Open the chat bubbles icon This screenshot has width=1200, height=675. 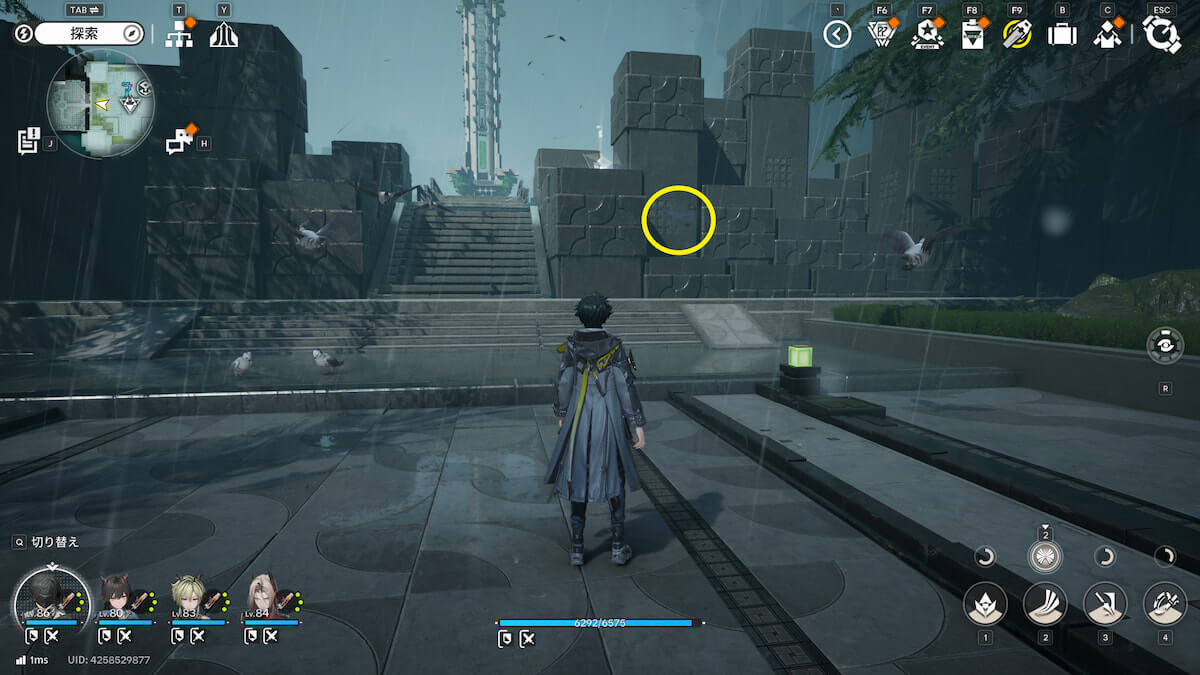click(x=180, y=141)
